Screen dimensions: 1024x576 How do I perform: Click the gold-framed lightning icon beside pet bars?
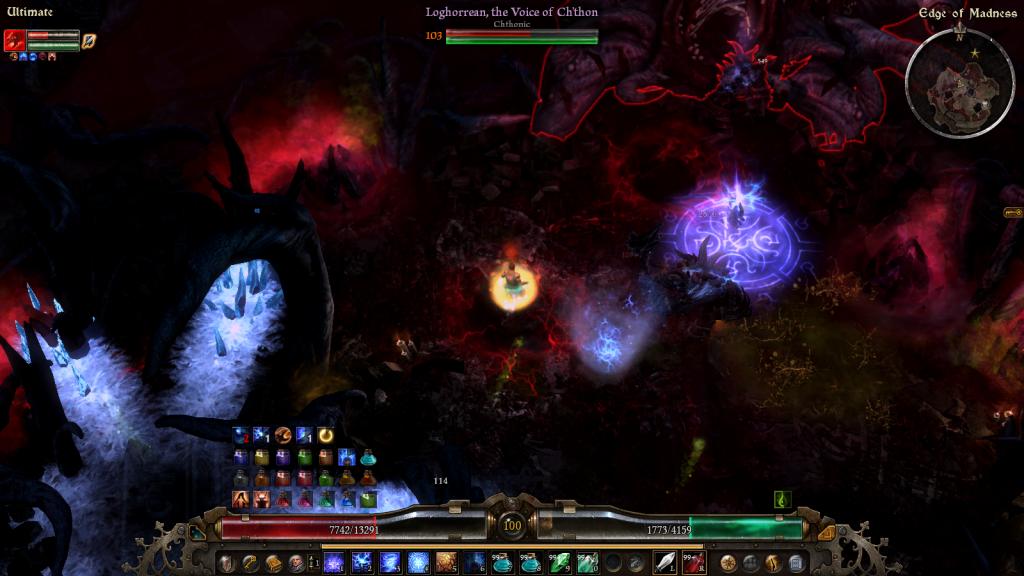(x=89, y=40)
